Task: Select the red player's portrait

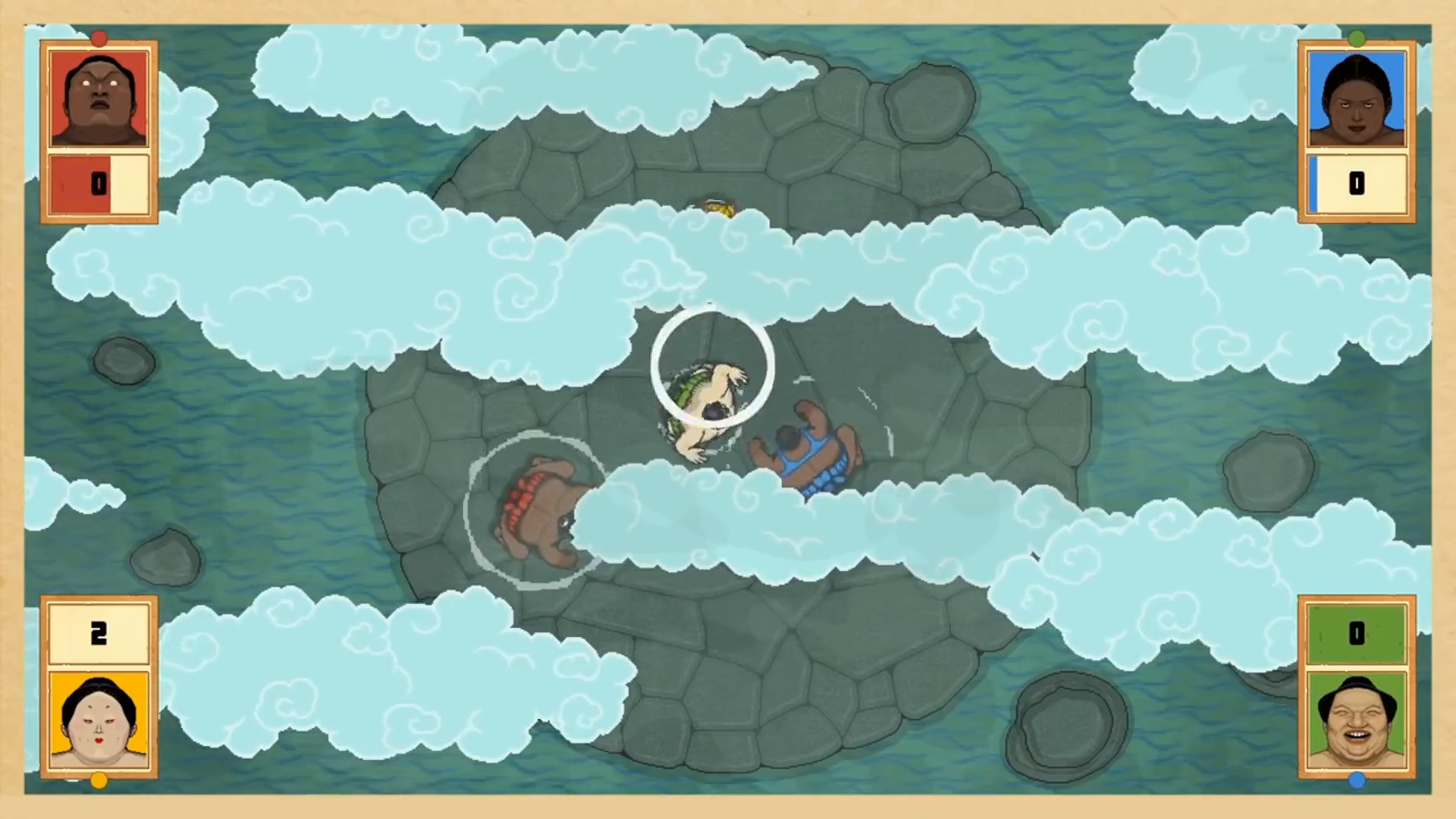Action: point(98,96)
